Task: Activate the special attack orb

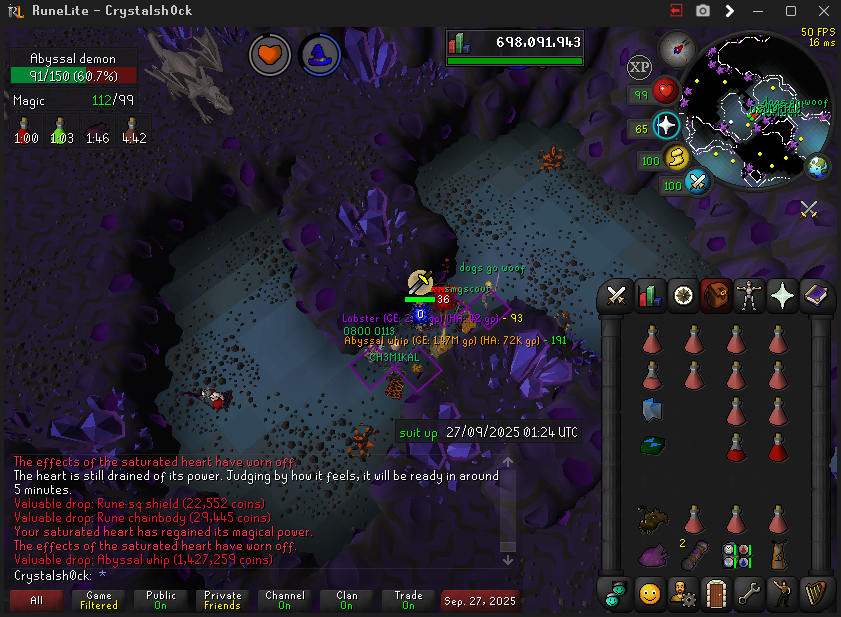Action: pos(696,182)
